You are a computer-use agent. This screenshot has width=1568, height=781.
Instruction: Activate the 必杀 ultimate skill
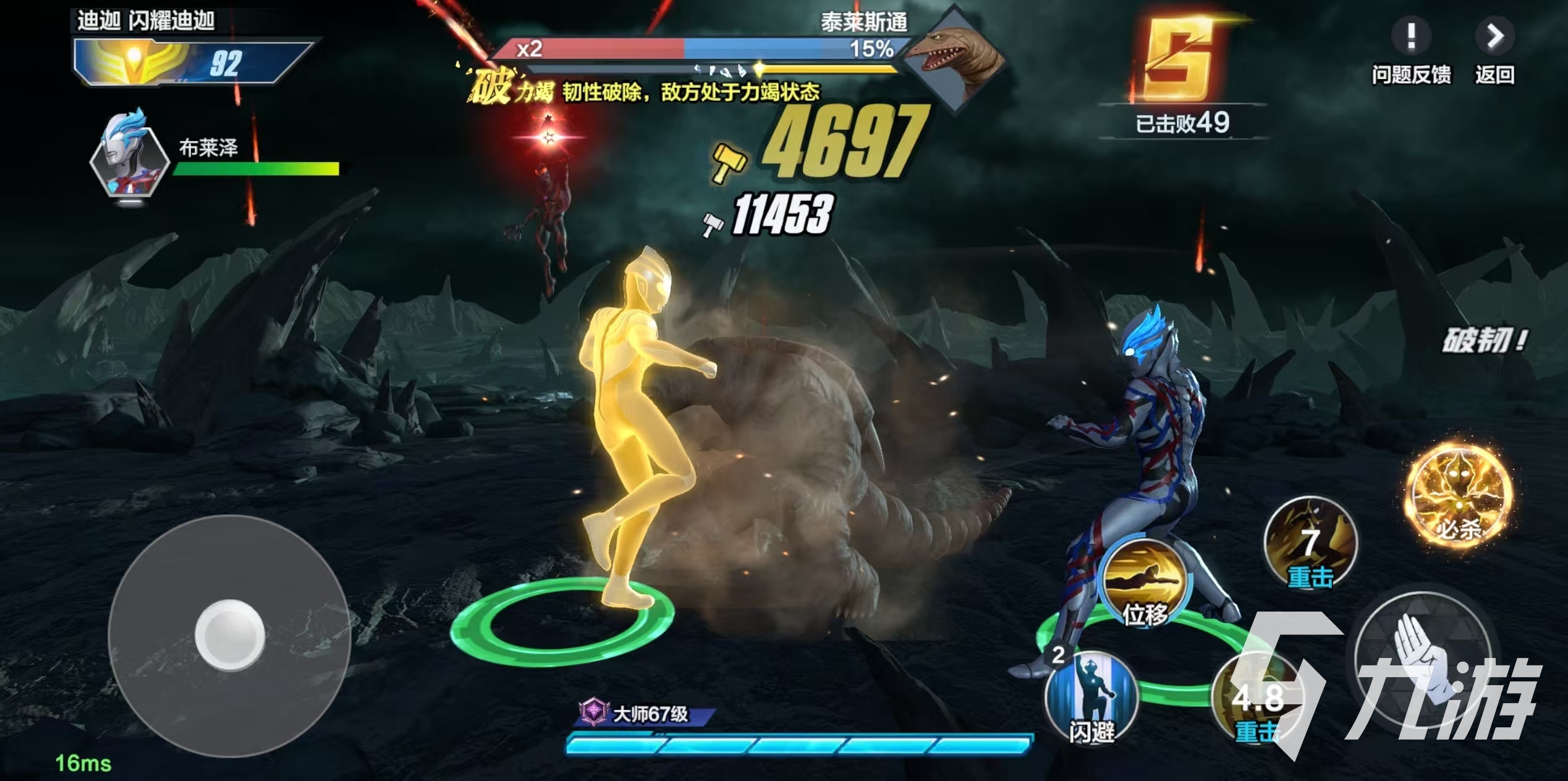coord(1459,496)
